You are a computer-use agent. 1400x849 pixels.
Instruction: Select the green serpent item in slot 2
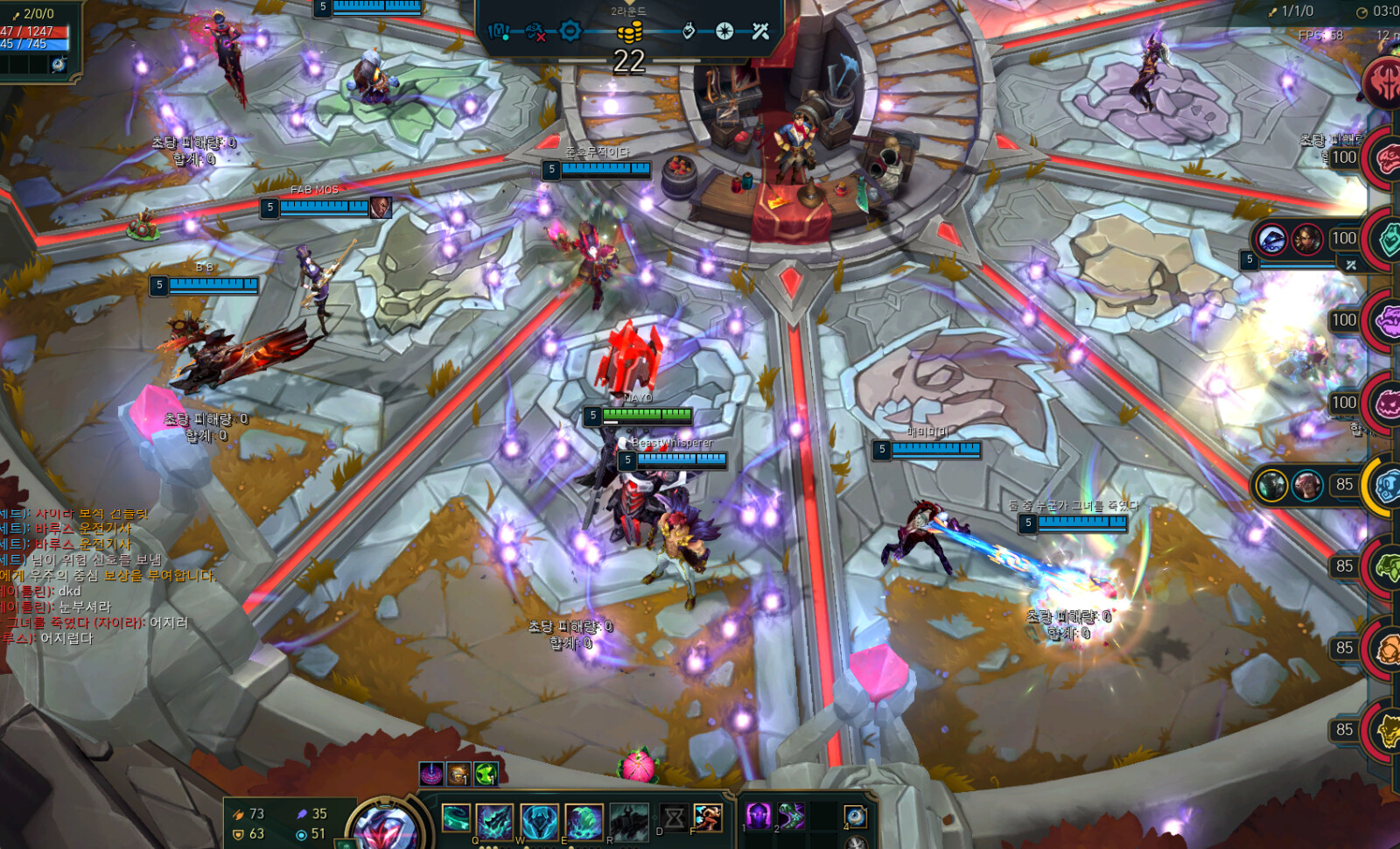pyautogui.click(x=791, y=817)
